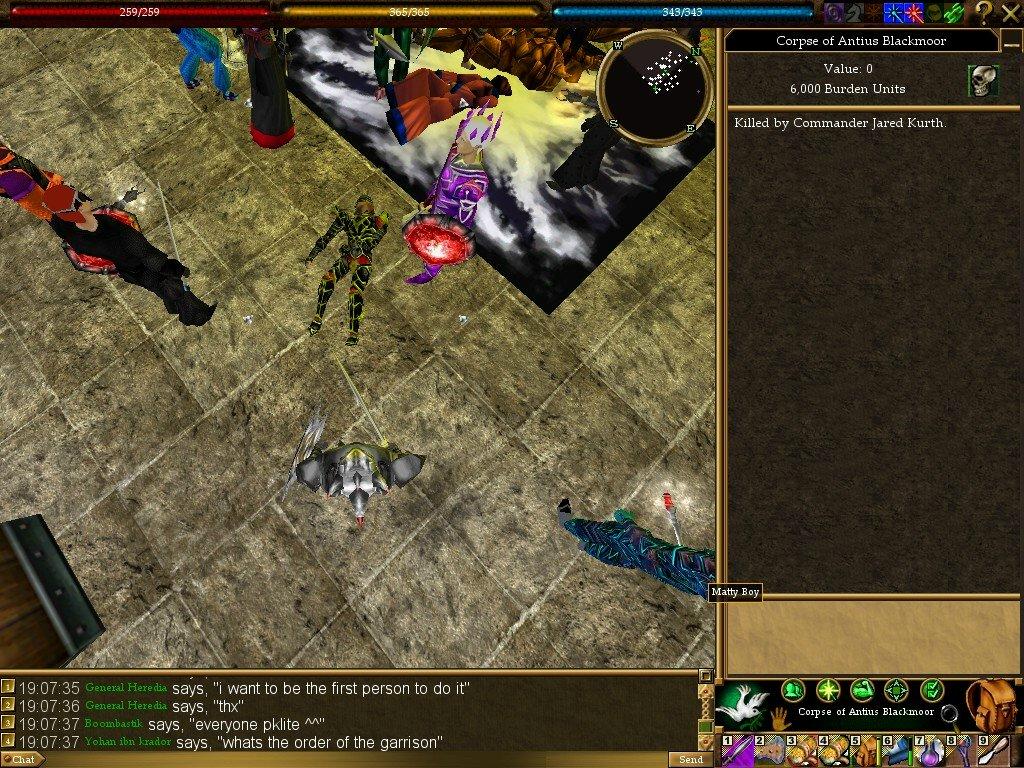Screen dimensions: 1024x768
Task: Examine selection with the magnifying glass
Action: [949, 713]
